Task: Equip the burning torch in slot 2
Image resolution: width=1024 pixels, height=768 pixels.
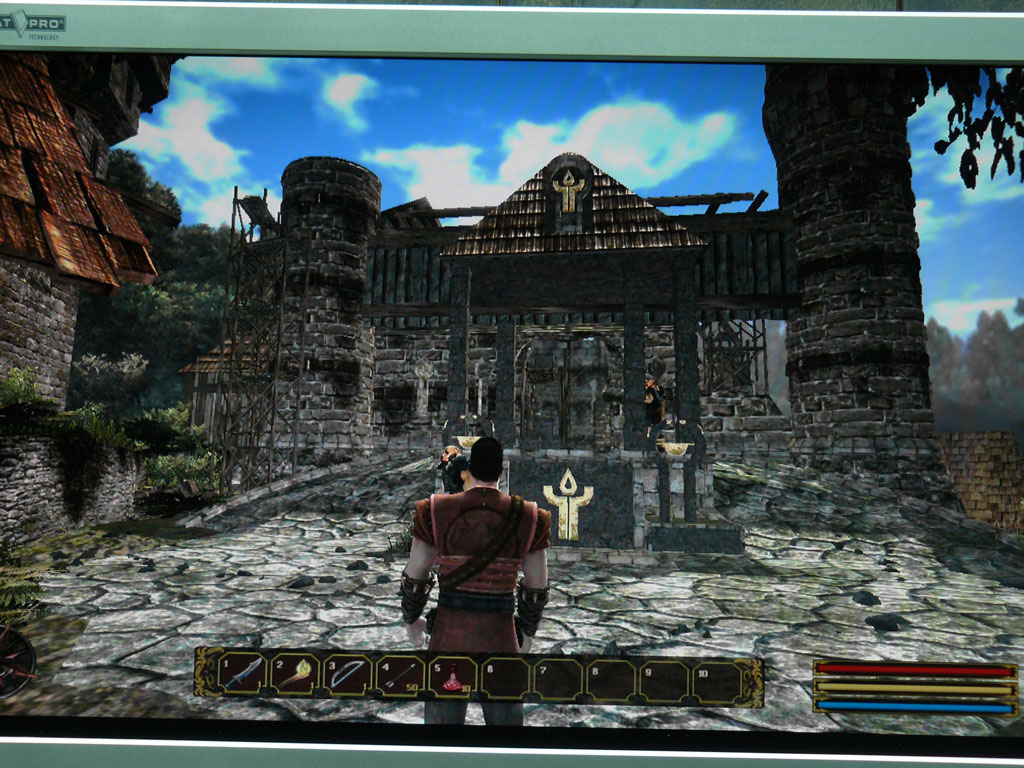Action: point(296,675)
